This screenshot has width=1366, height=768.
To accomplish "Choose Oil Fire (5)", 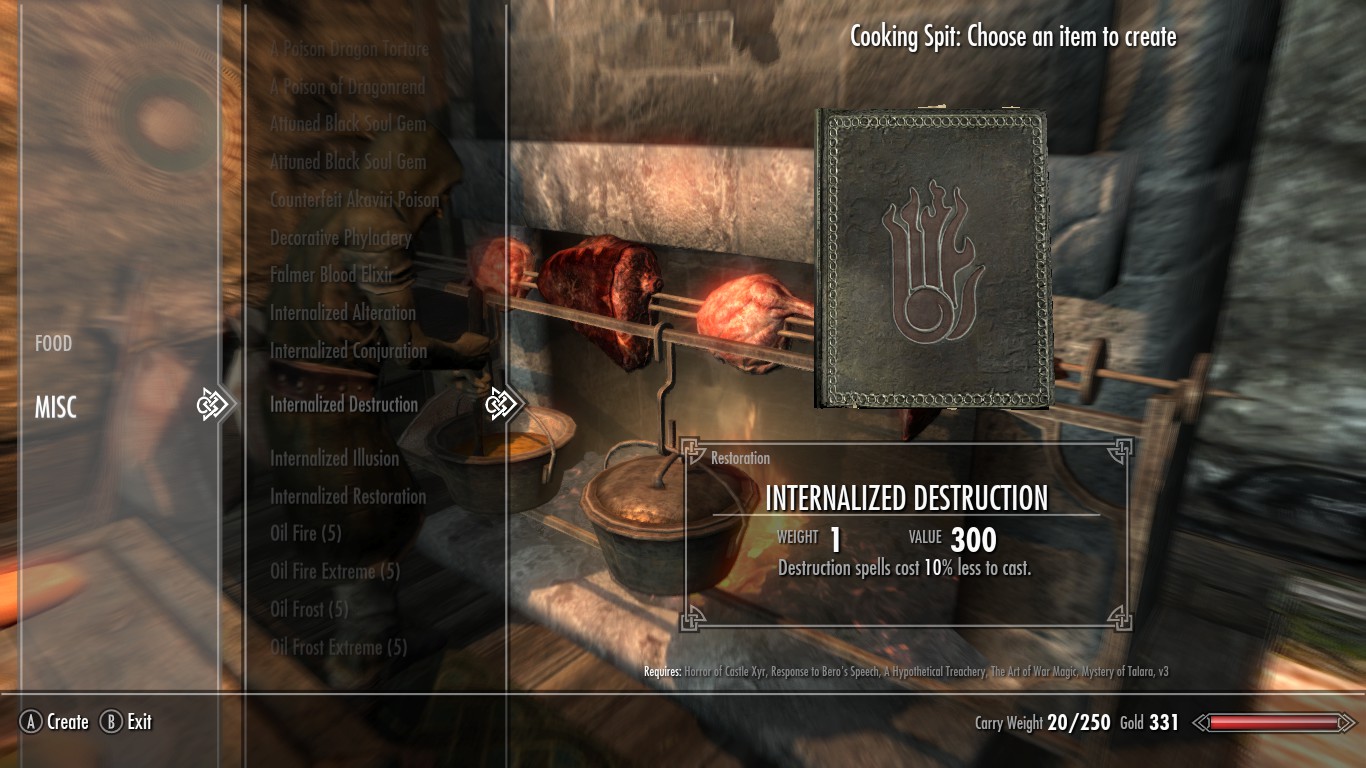I will [305, 534].
